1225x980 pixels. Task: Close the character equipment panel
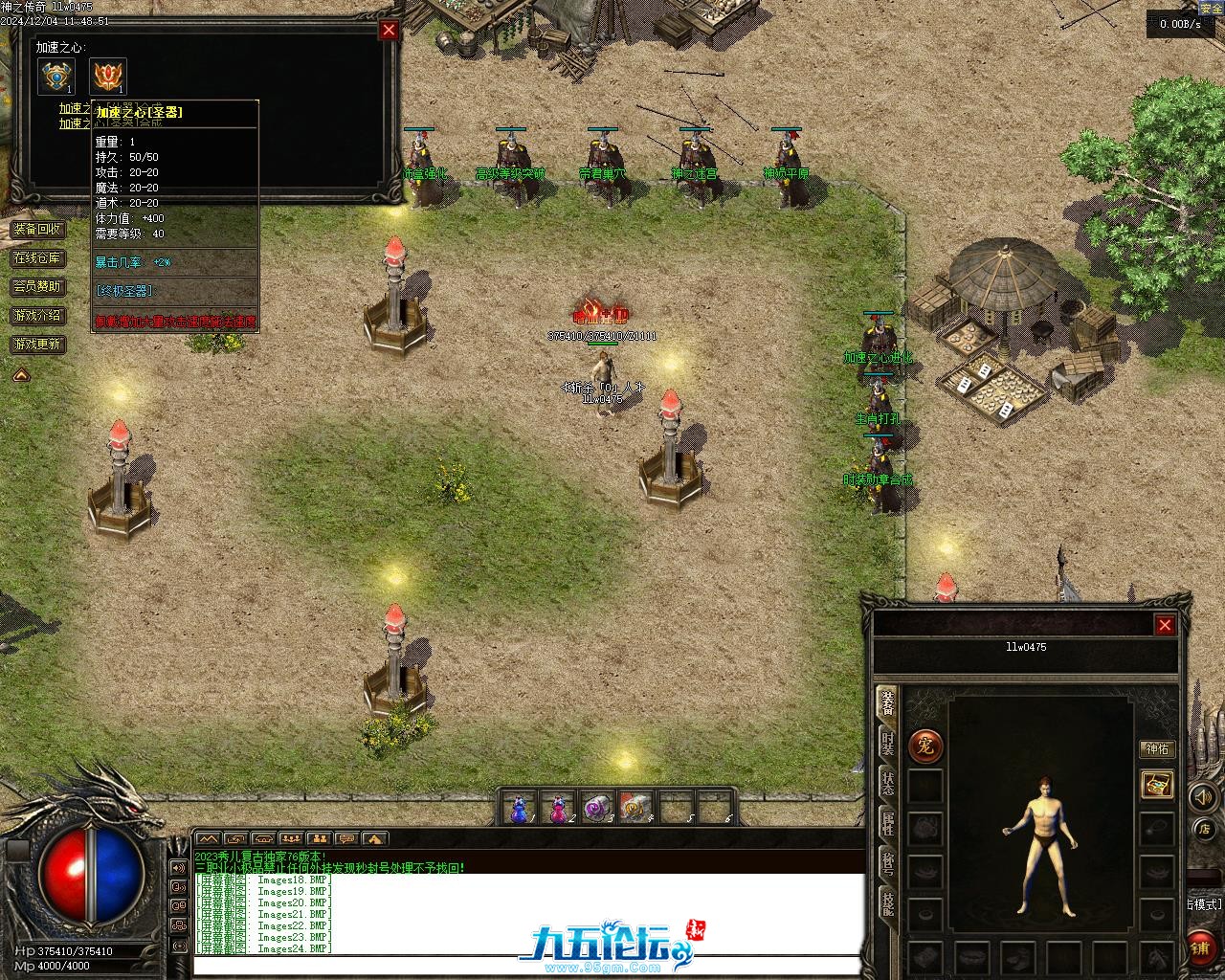tap(1165, 625)
